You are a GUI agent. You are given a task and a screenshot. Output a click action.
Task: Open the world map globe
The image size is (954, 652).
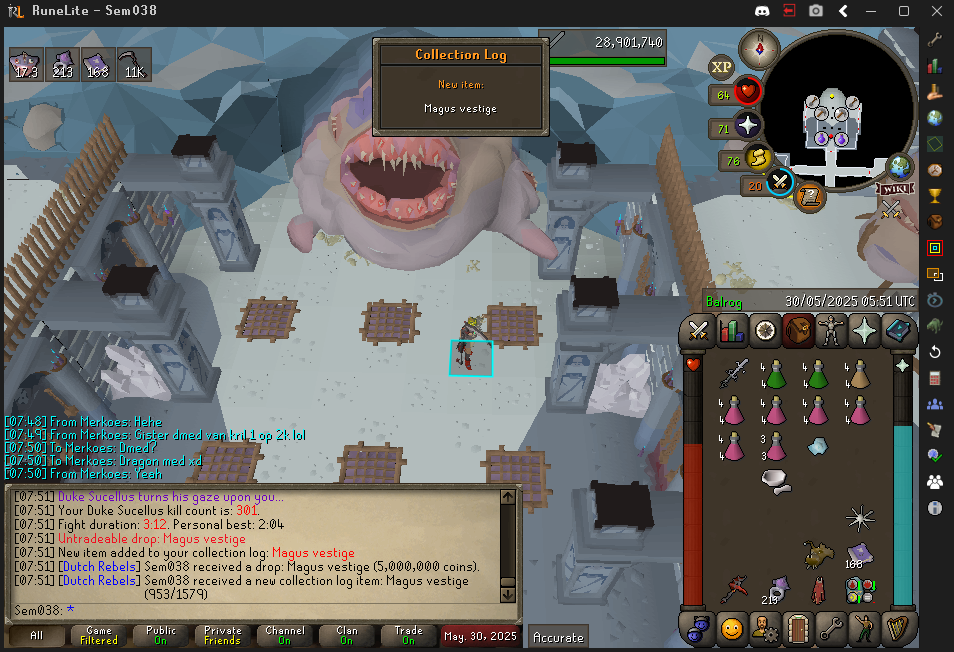900,166
